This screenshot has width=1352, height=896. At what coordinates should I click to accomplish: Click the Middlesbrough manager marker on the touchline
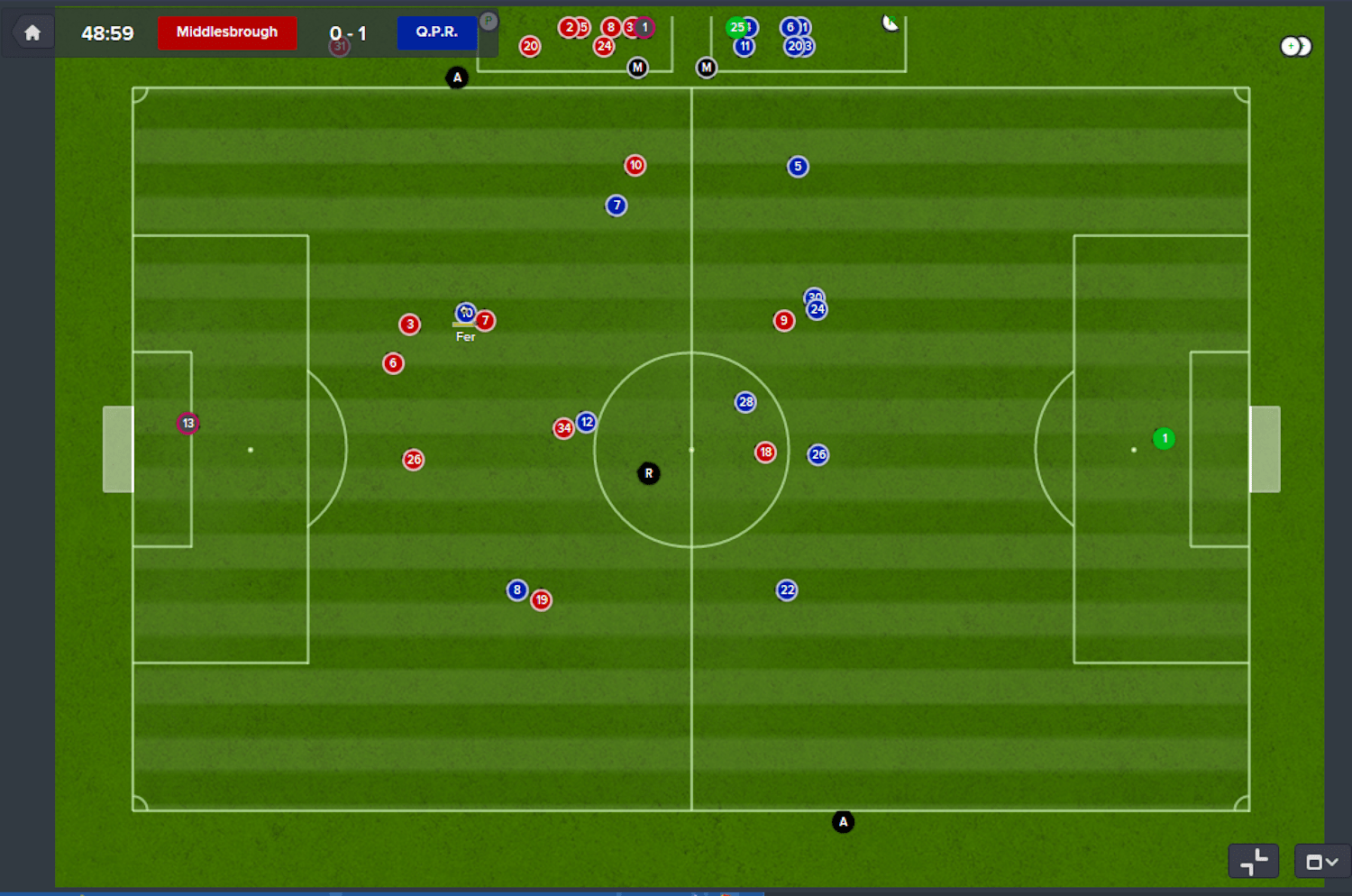638,67
